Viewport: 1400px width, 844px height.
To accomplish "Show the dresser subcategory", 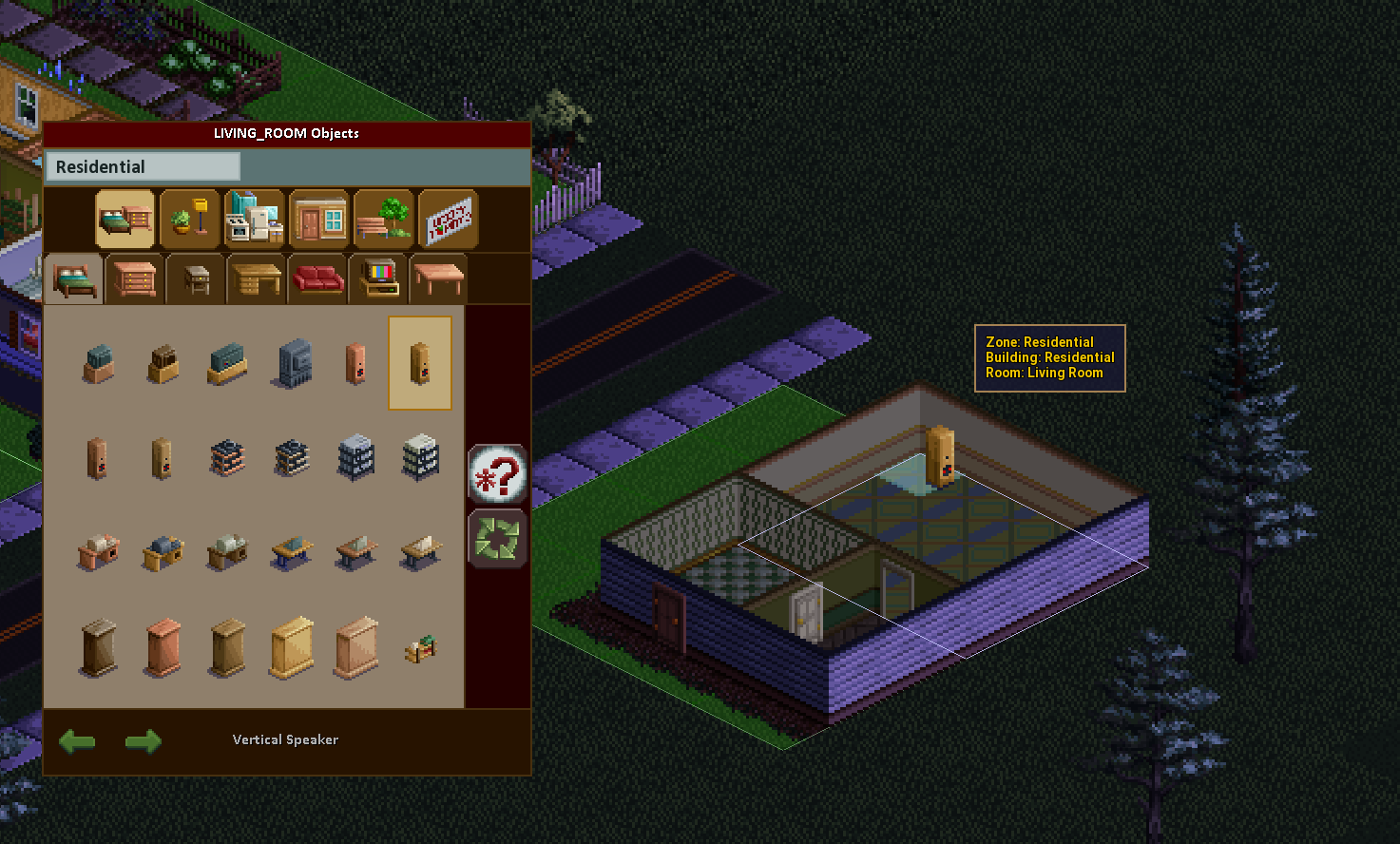I will point(134,279).
